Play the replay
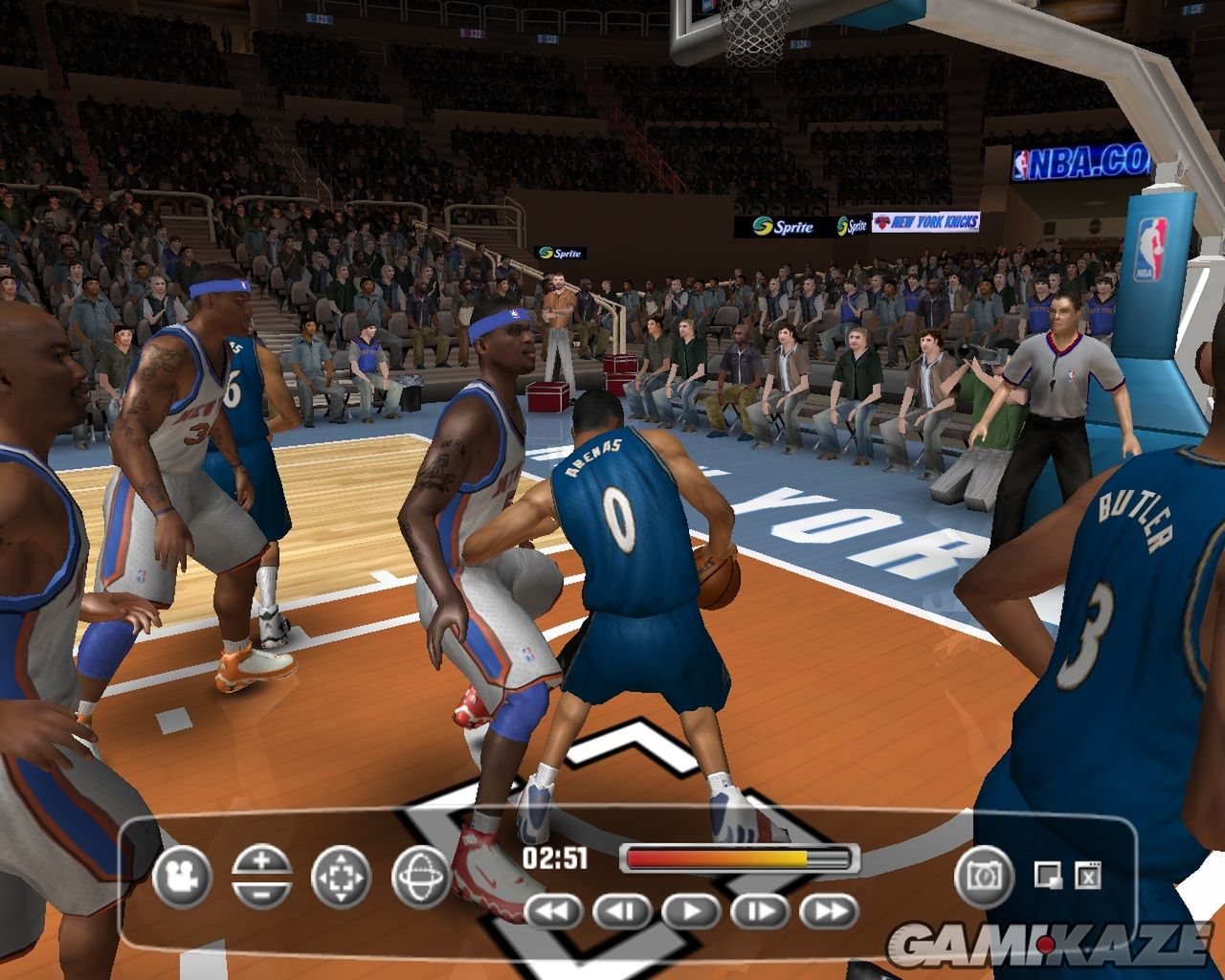The image size is (1225, 980). pyautogui.click(x=691, y=911)
